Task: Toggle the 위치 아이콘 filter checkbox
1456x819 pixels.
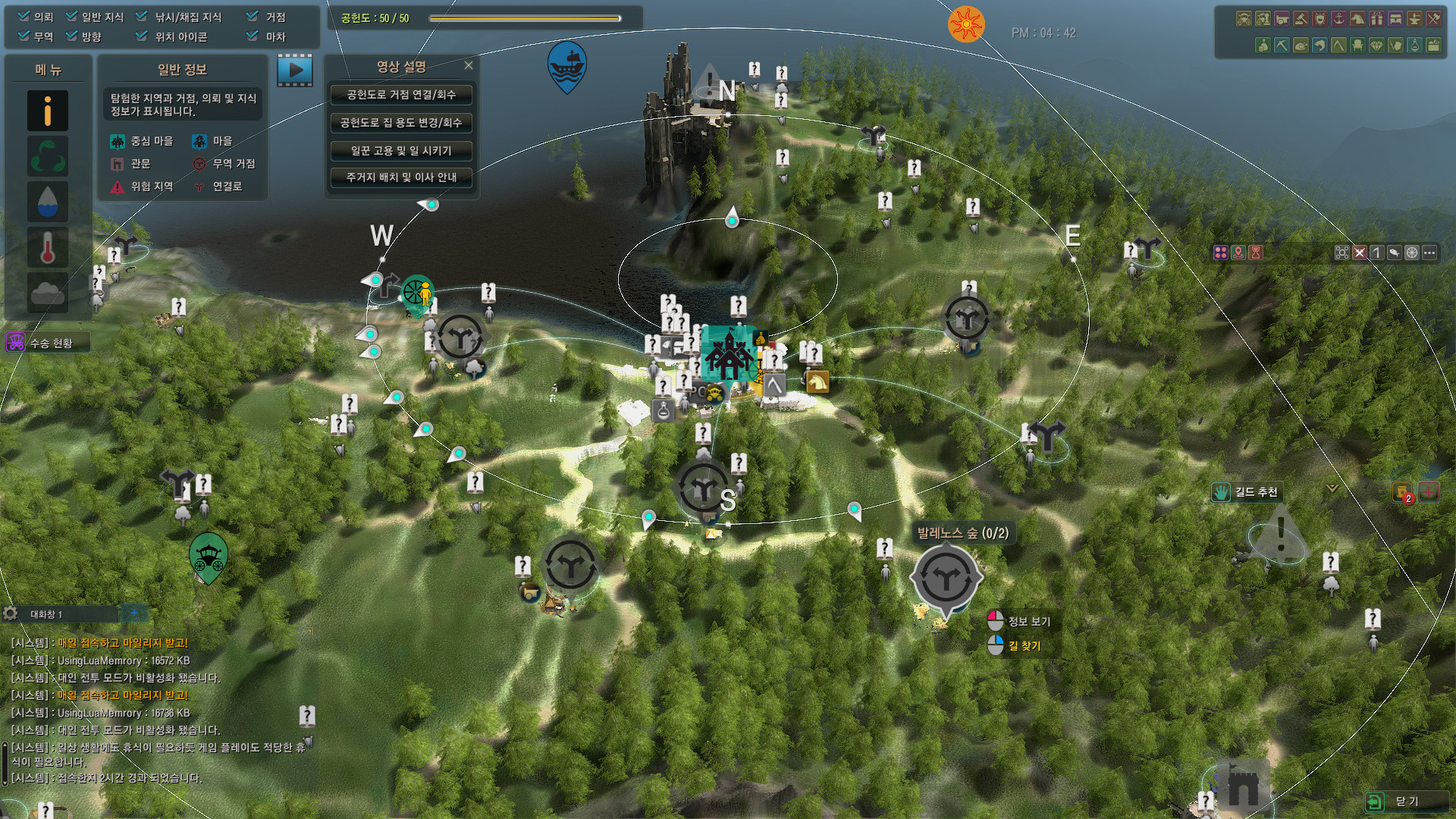Action: [142, 36]
